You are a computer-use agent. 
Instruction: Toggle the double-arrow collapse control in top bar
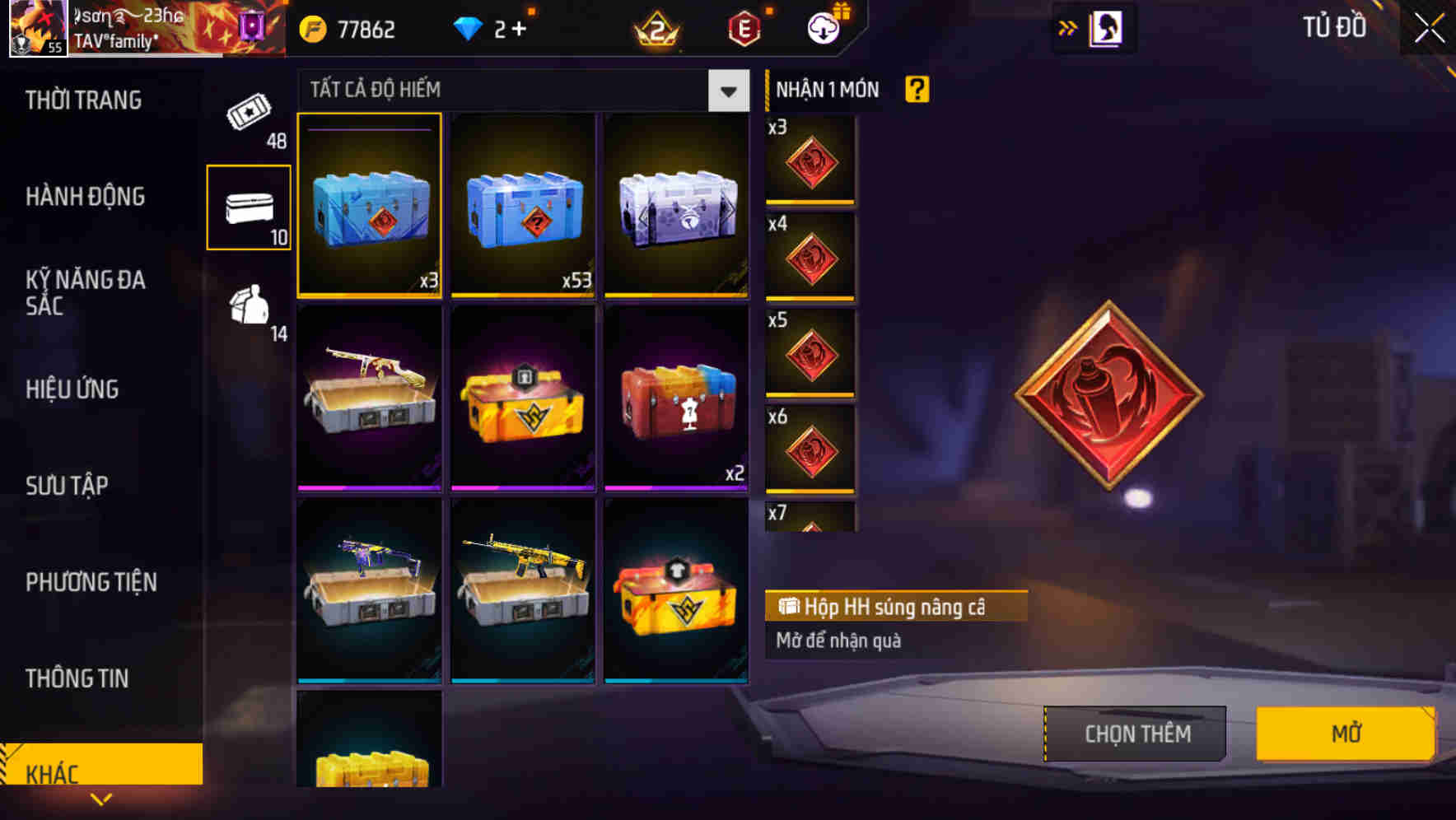pyautogui.click(x=1068, y=26)
